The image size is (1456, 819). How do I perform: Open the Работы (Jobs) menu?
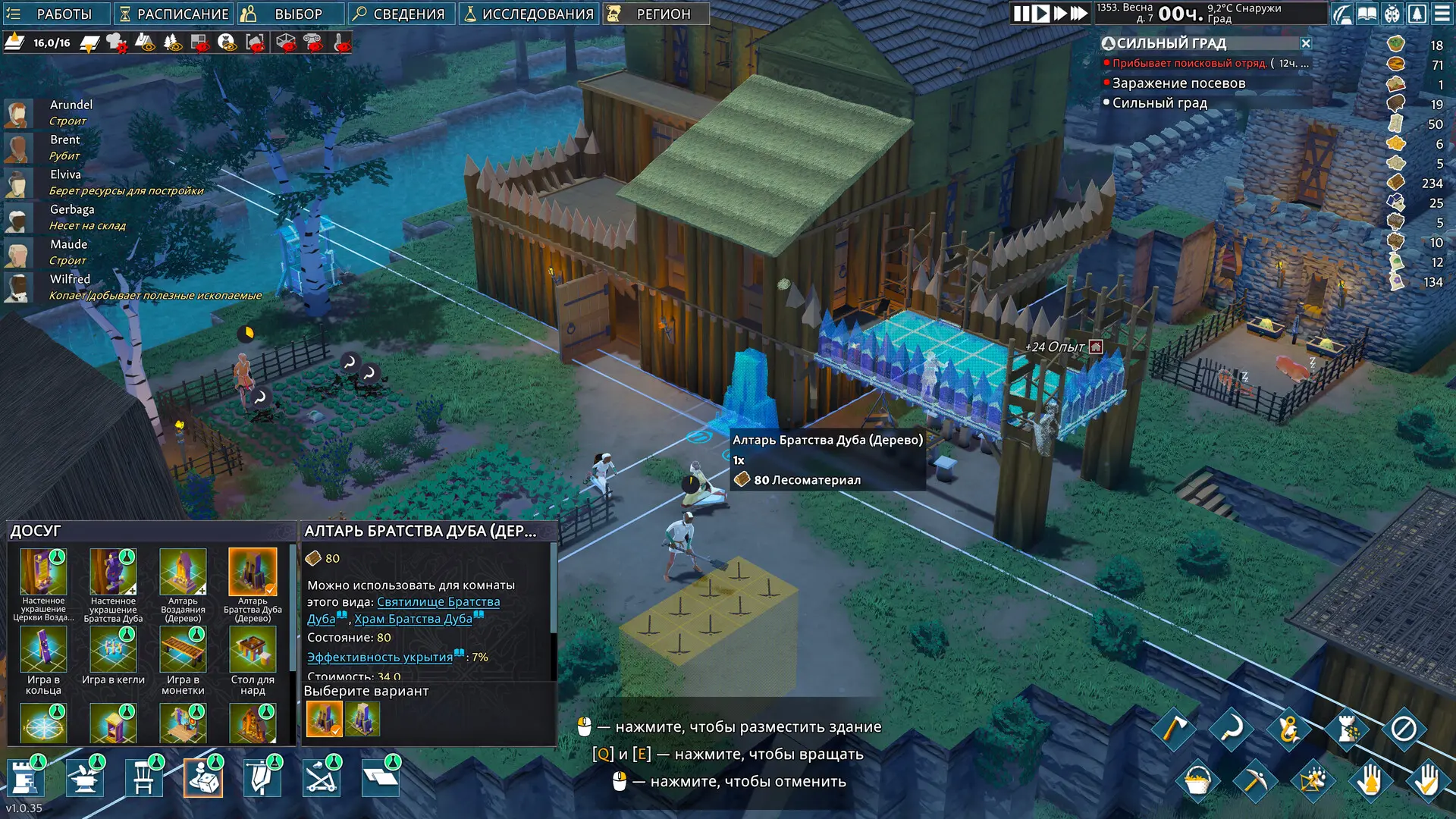[56, 14]
